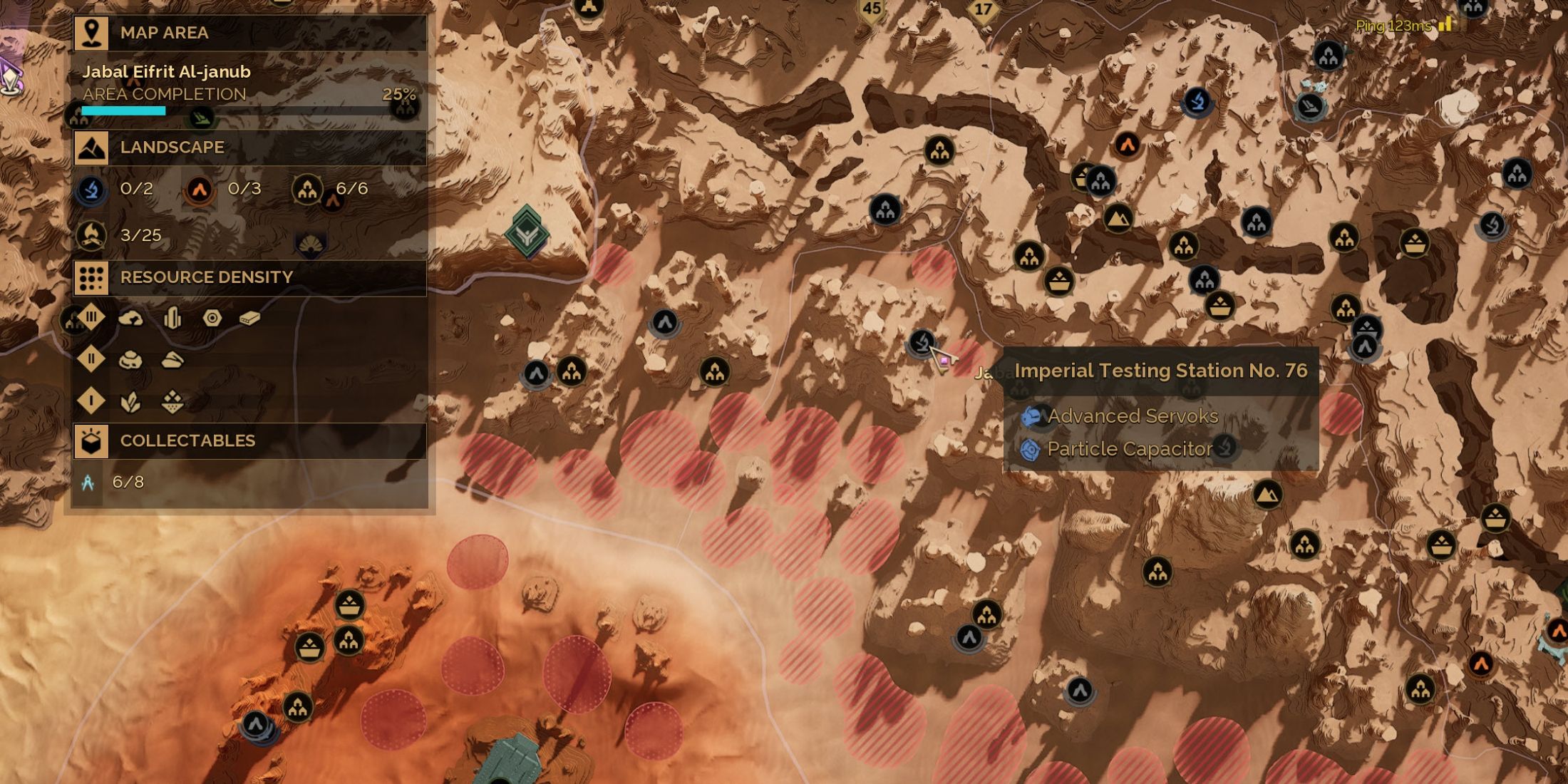Select the microscope testing station legend icon
This screenshot has width=1568, height=784.
(x=92, y=190)
